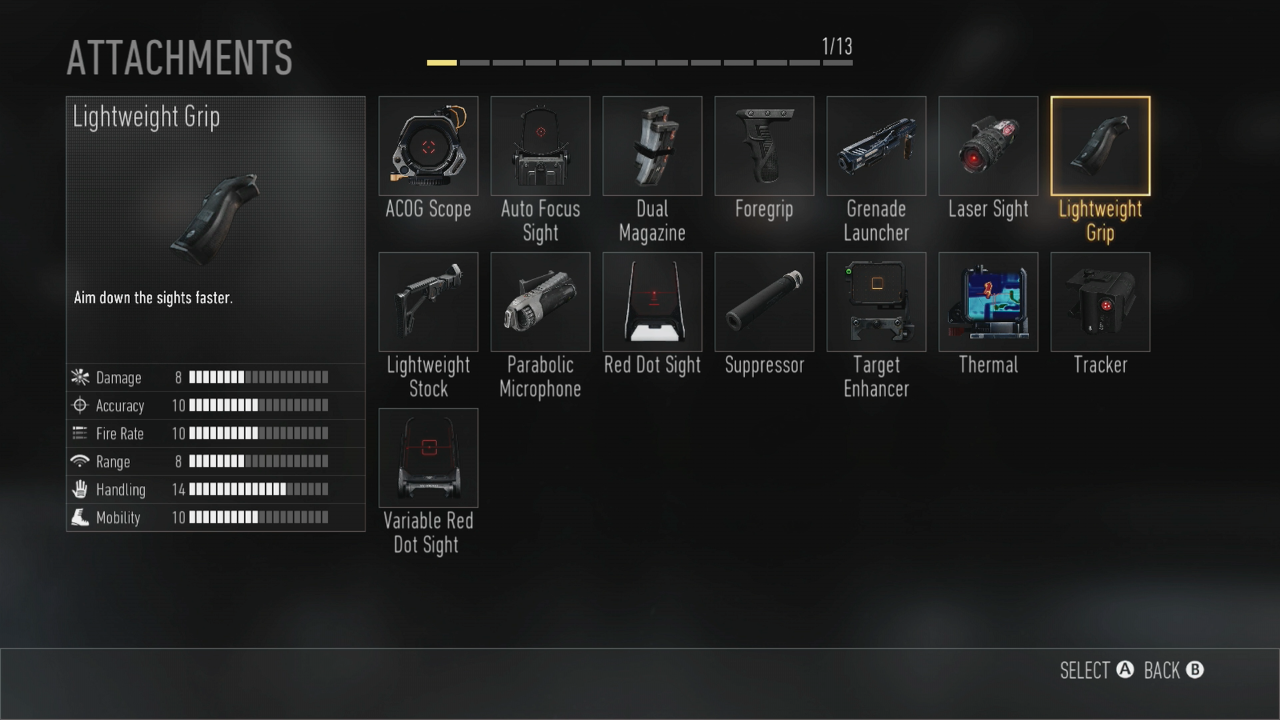This screenshot has width=1280, height=720.
Task: Choose the Auto Focus Sight attachment
Action: click(540, 146)
